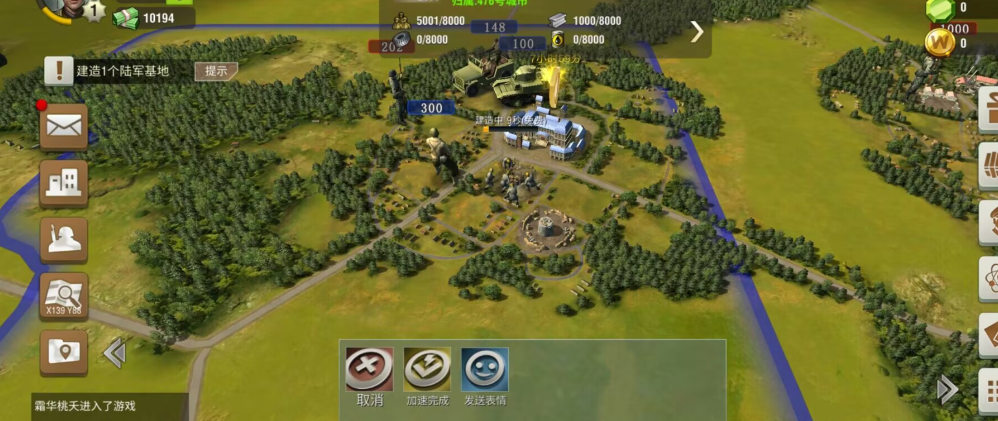Open the mail envelope icon
The image size is (998, 421).
pyautogui.click(x=64, y=126)
